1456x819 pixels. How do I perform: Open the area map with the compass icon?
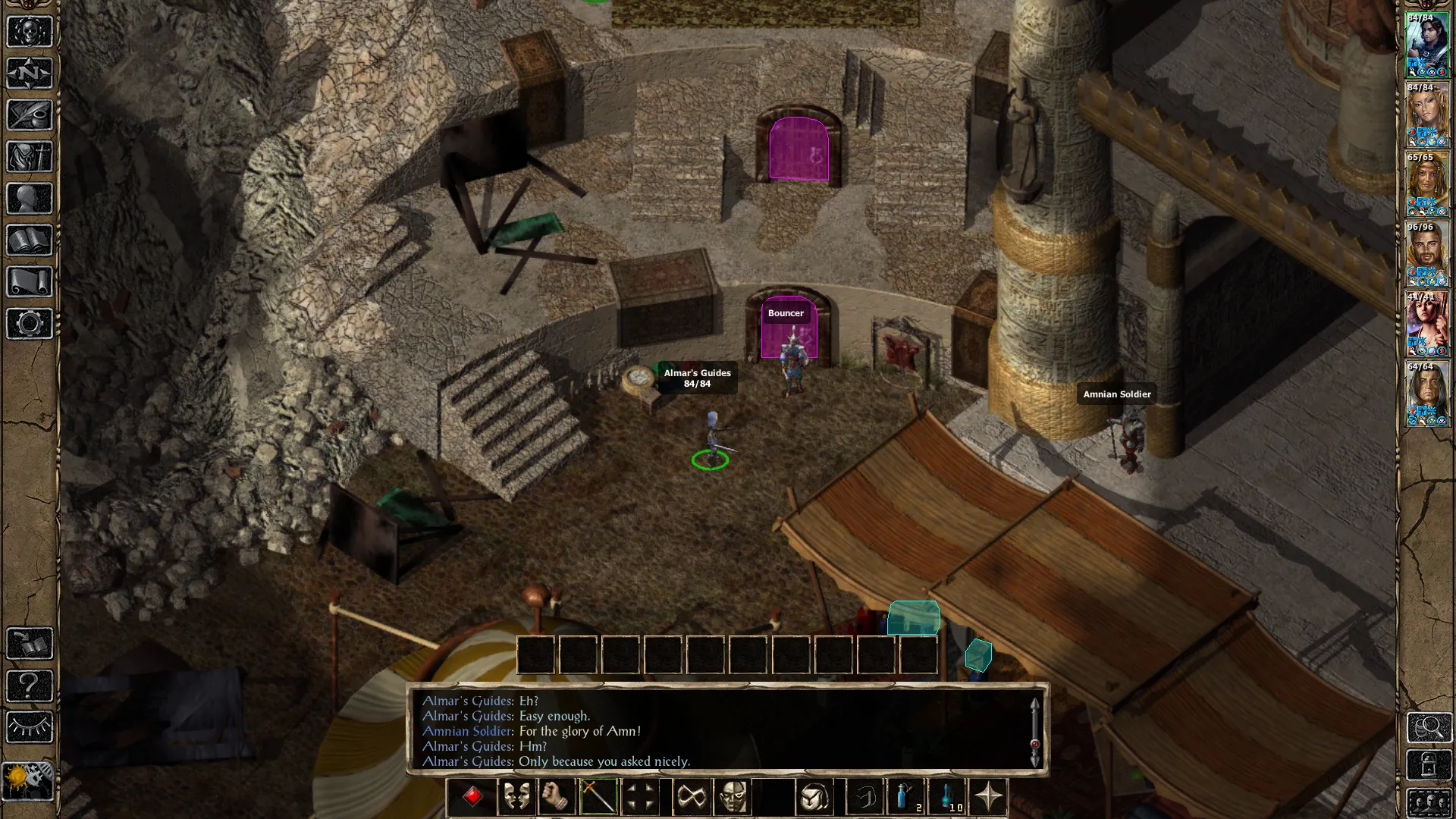click(30, 74)
